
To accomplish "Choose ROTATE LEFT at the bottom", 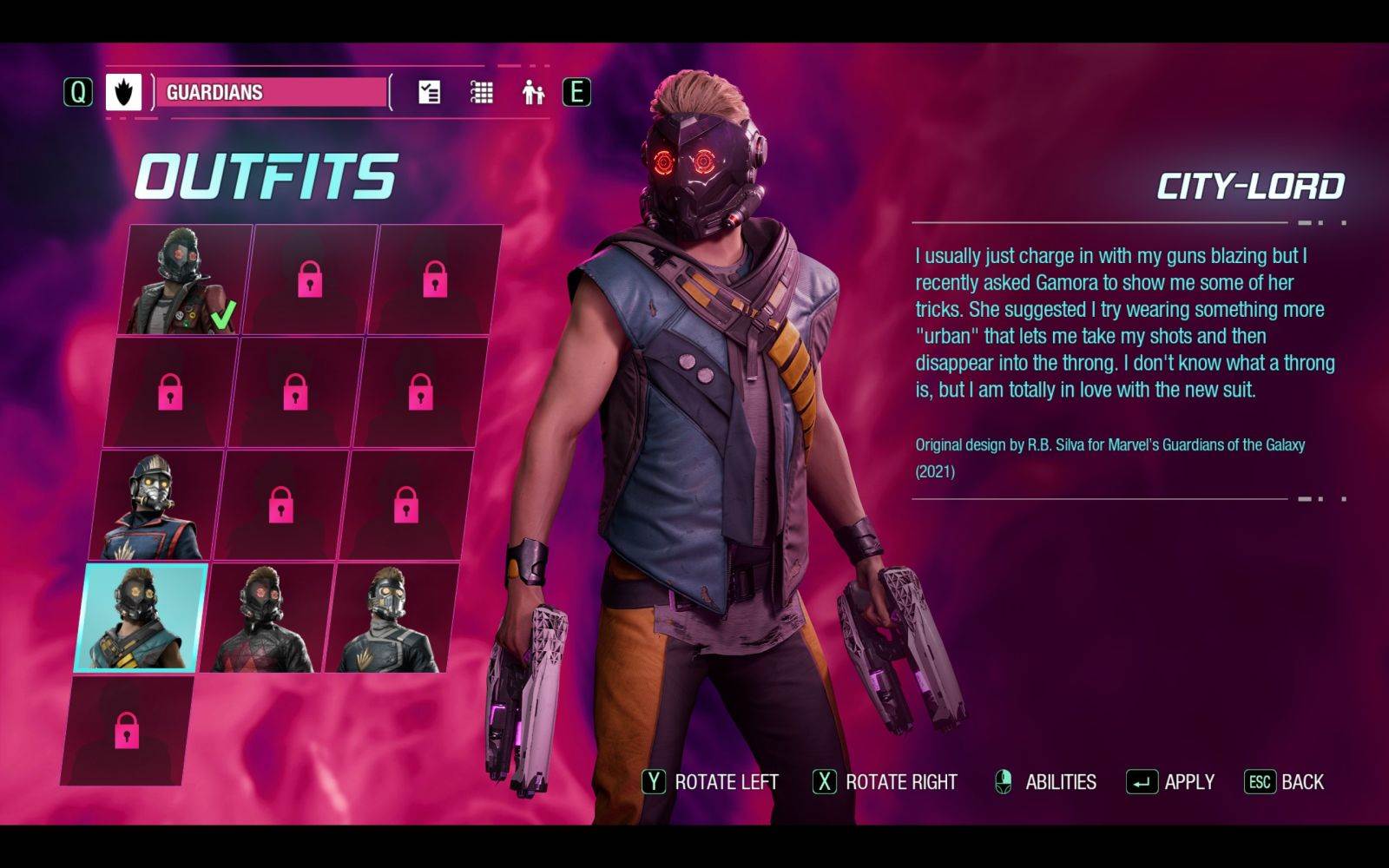I will [x=726, y=781].
